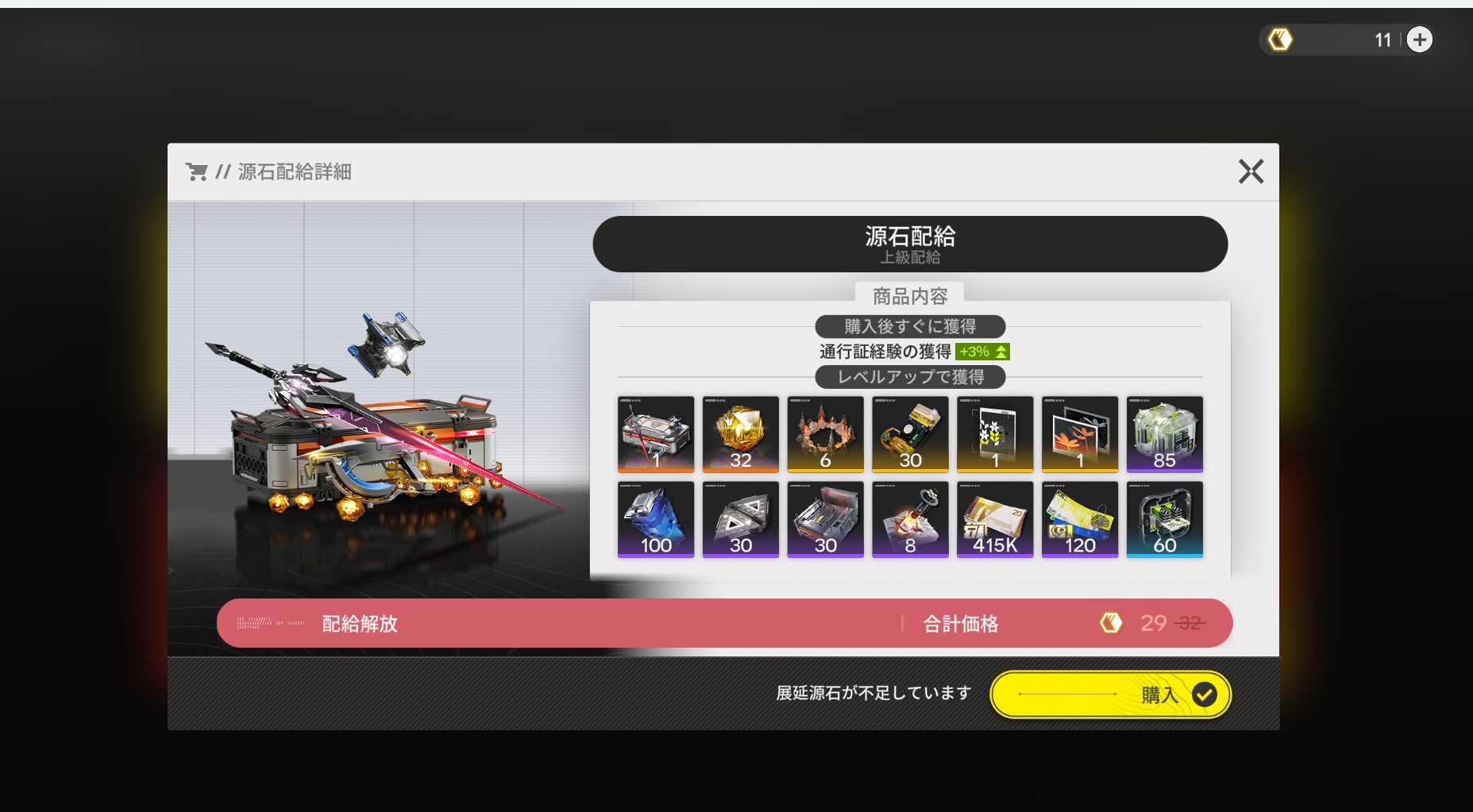Inspect the white flower card reward

[995, 434]
